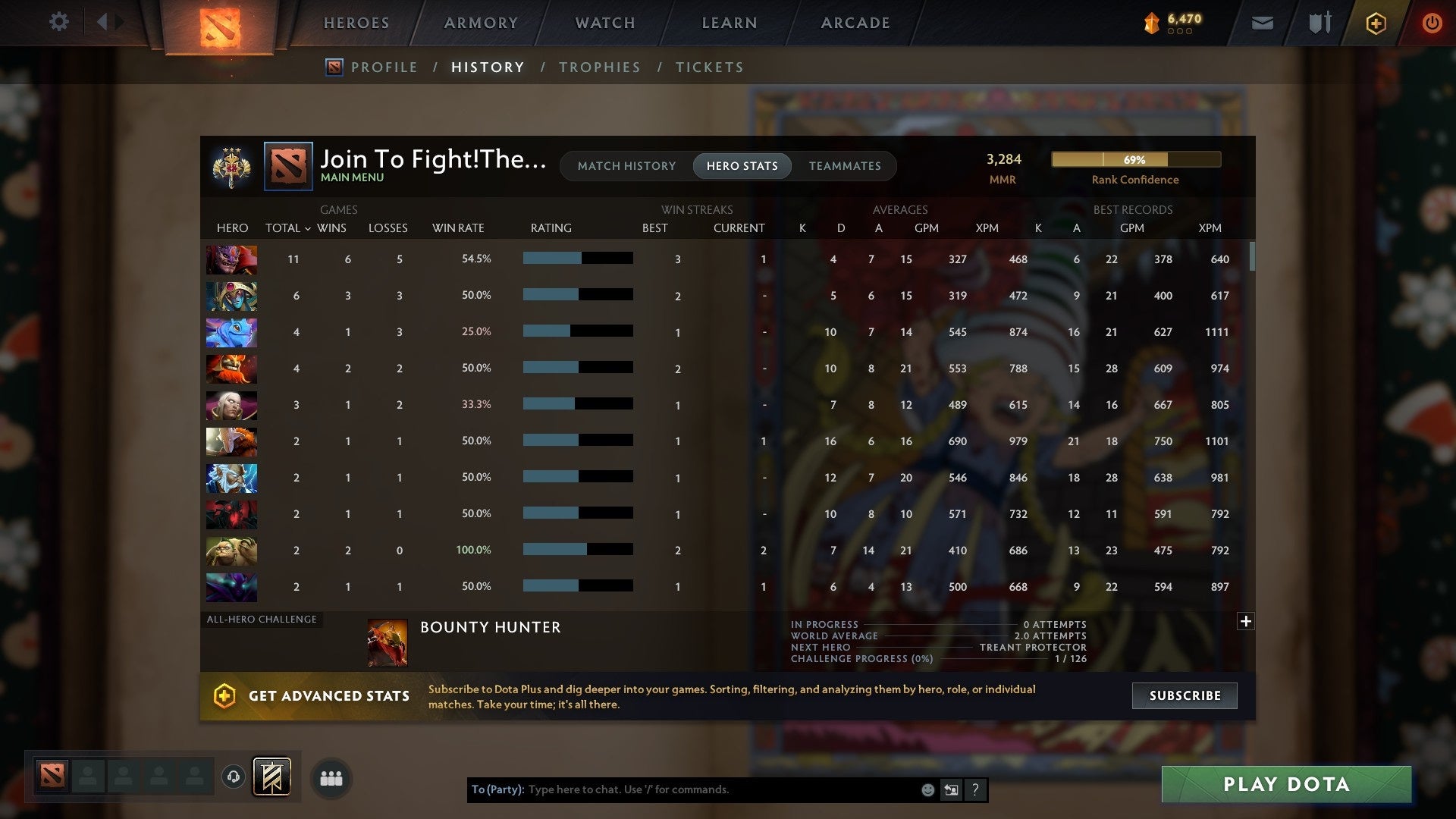Image resolution: width=1456 pixels, height=819 pixels.
Task: Open the settings gear icon
Action: point(59,22)
